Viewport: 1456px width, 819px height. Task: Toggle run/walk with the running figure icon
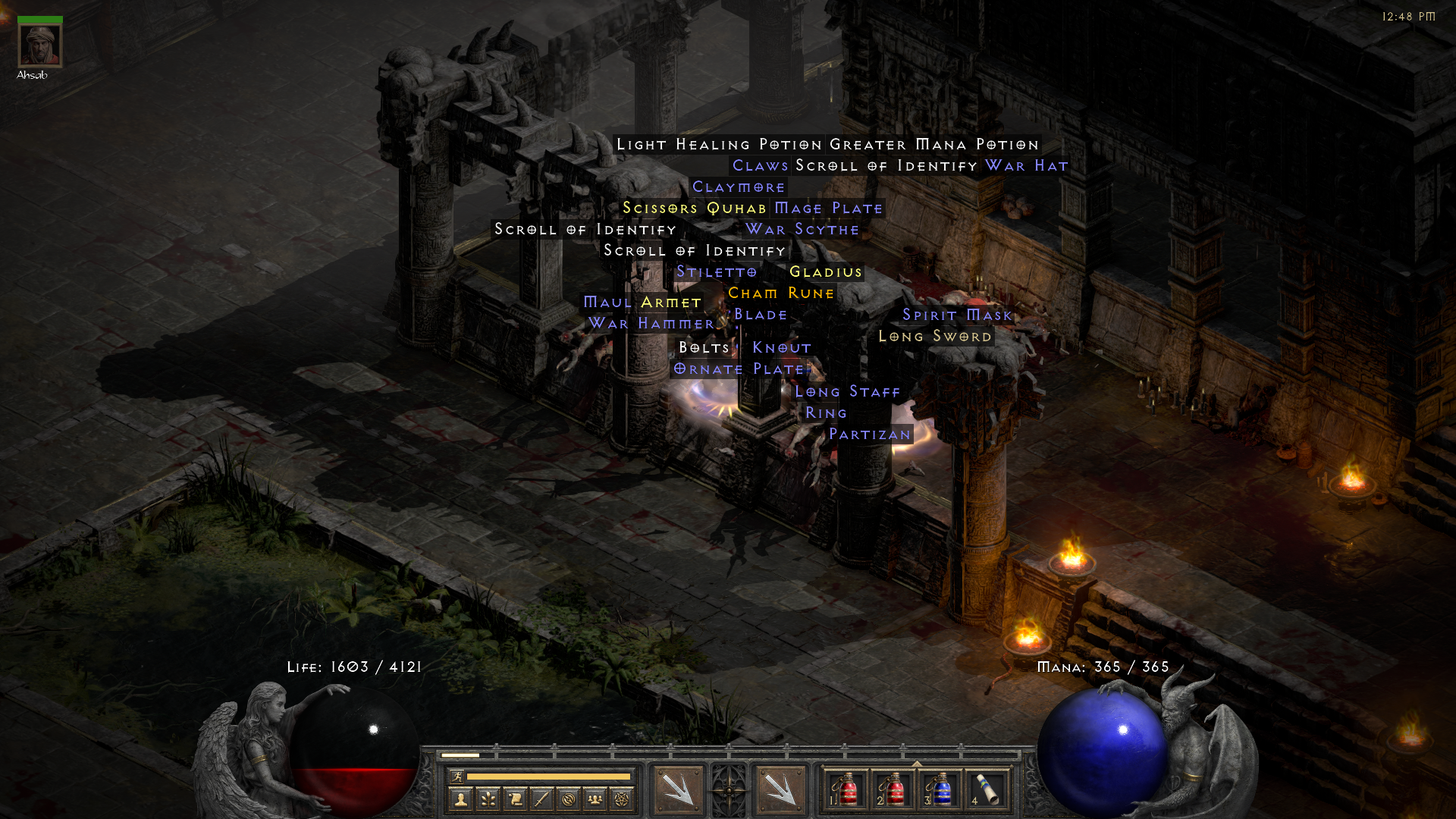tap(459, 777)
